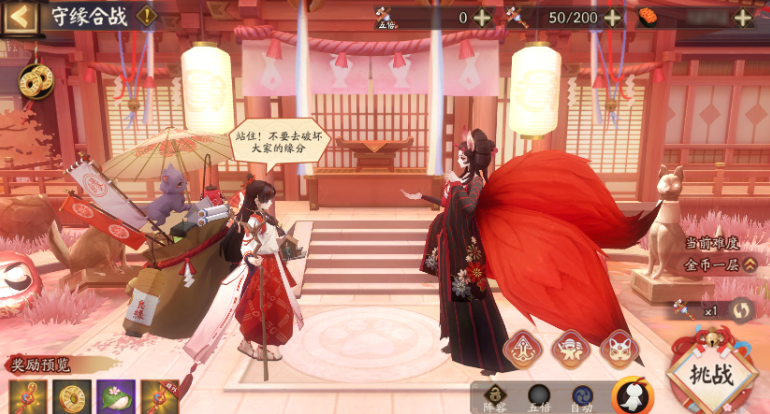Select the arrow-emblem round icon
Image resolution: width=770 pixels, height=414 pixels.
click(x=523, y=349)
